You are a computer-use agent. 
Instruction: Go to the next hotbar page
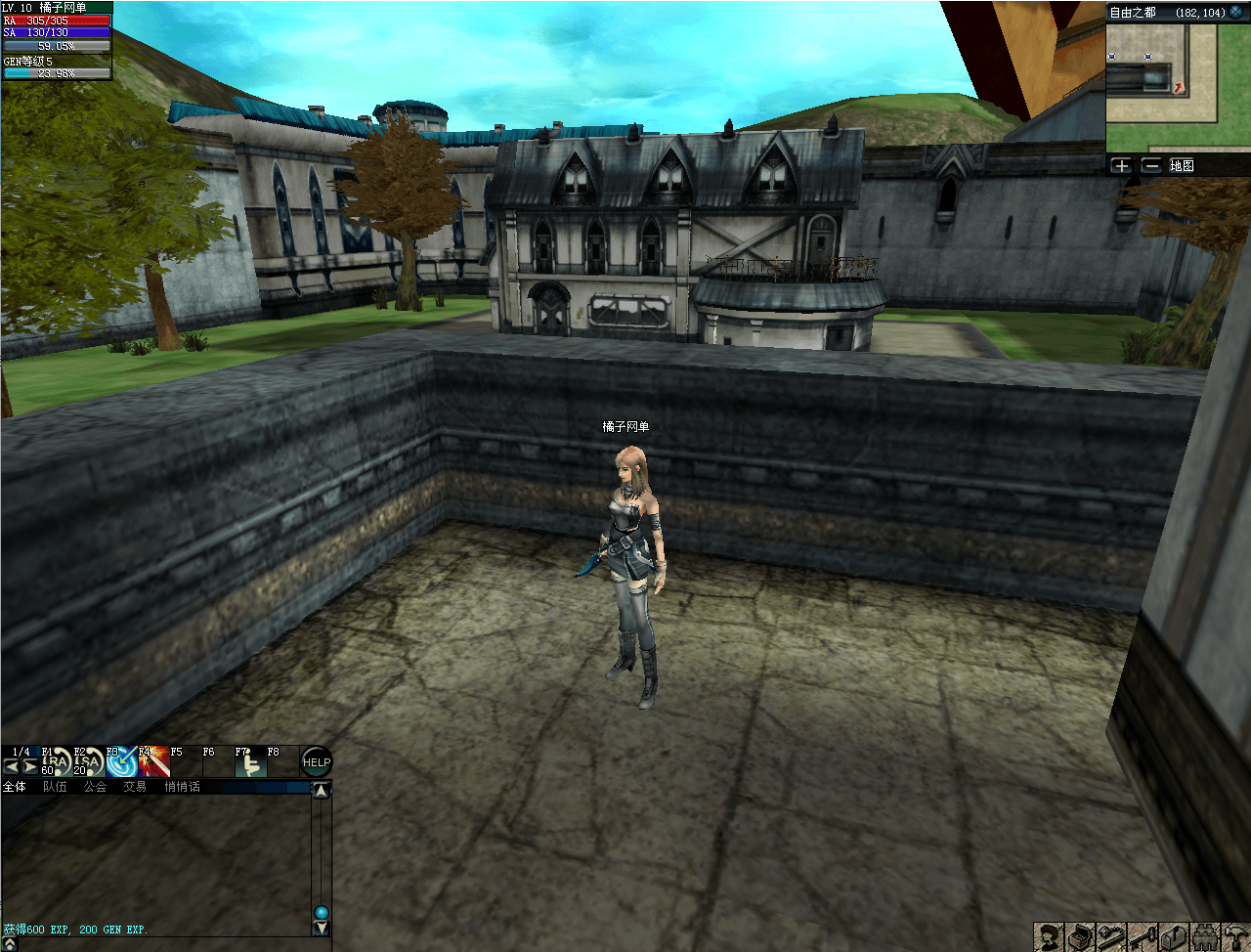[30, 766]
